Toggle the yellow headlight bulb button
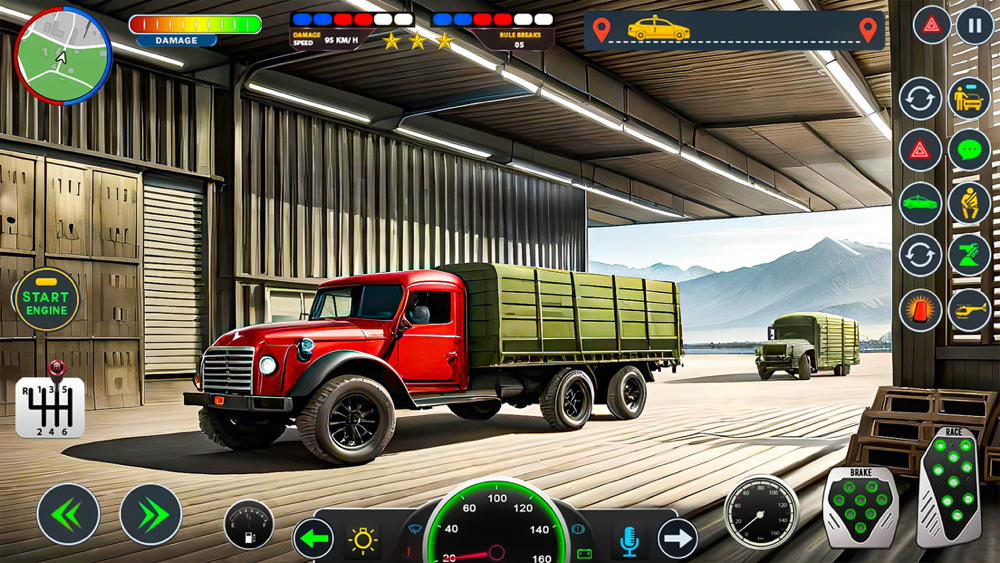Viewport: 1000px width, 563px height. (362, 541)
